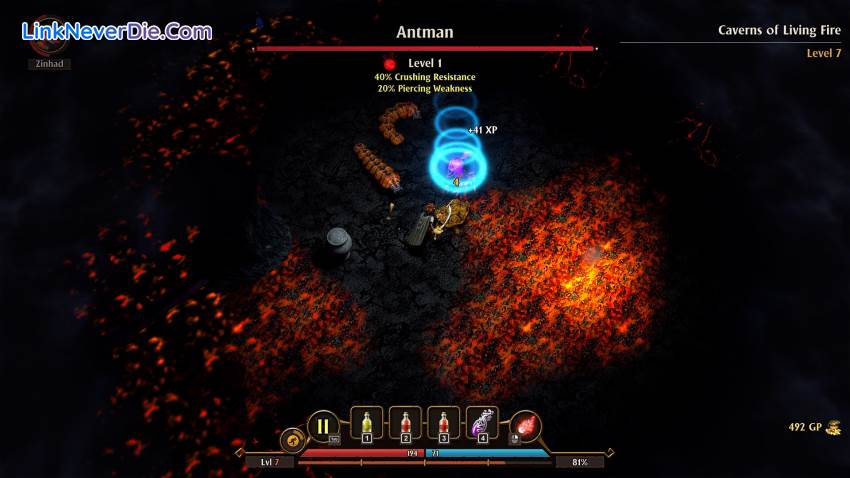Screen dimensions: 850x478
Task: Select the red potion in slot 3
Action: [x=443, y=424]
